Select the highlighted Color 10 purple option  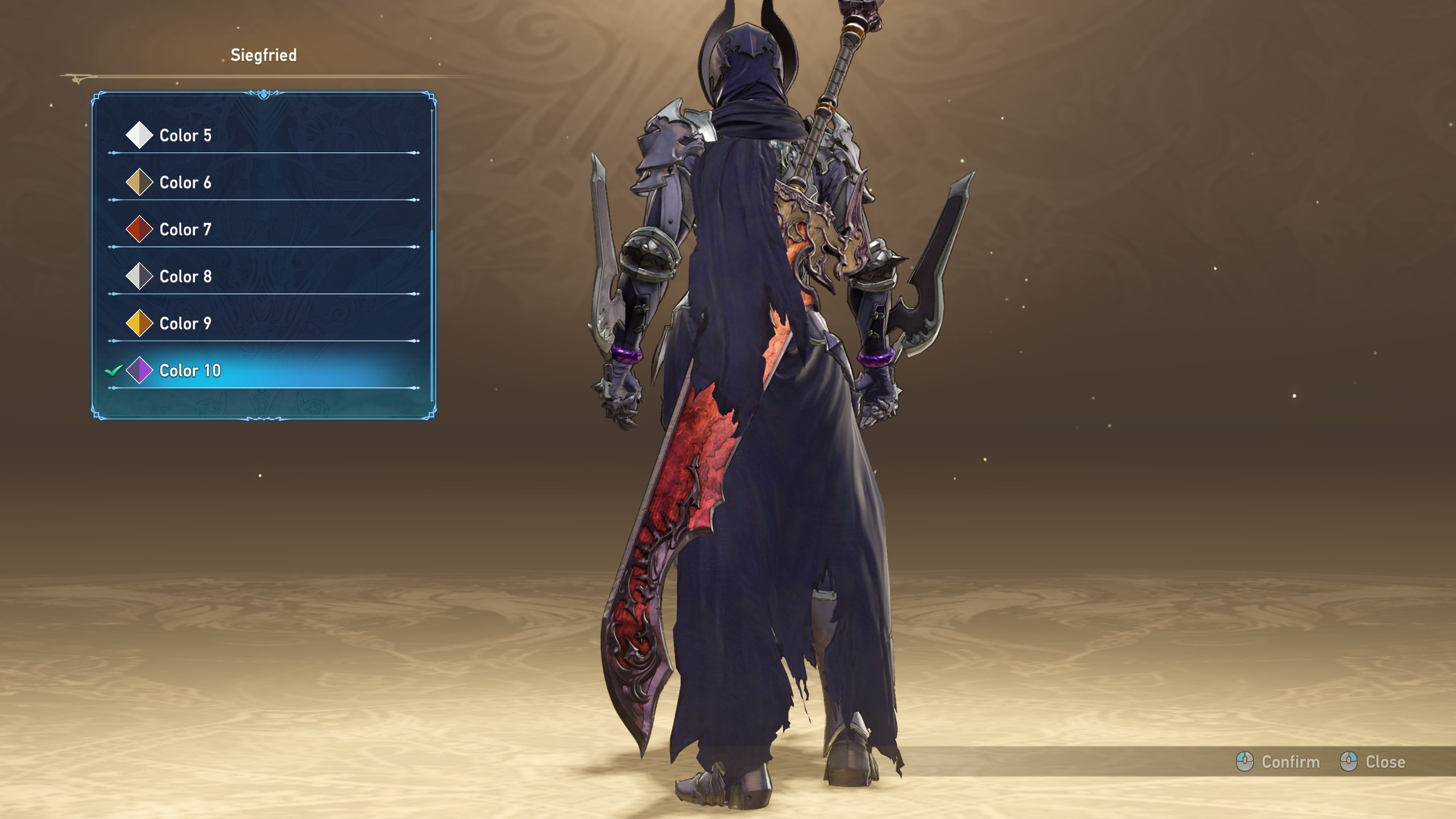[x=190, y=371]
